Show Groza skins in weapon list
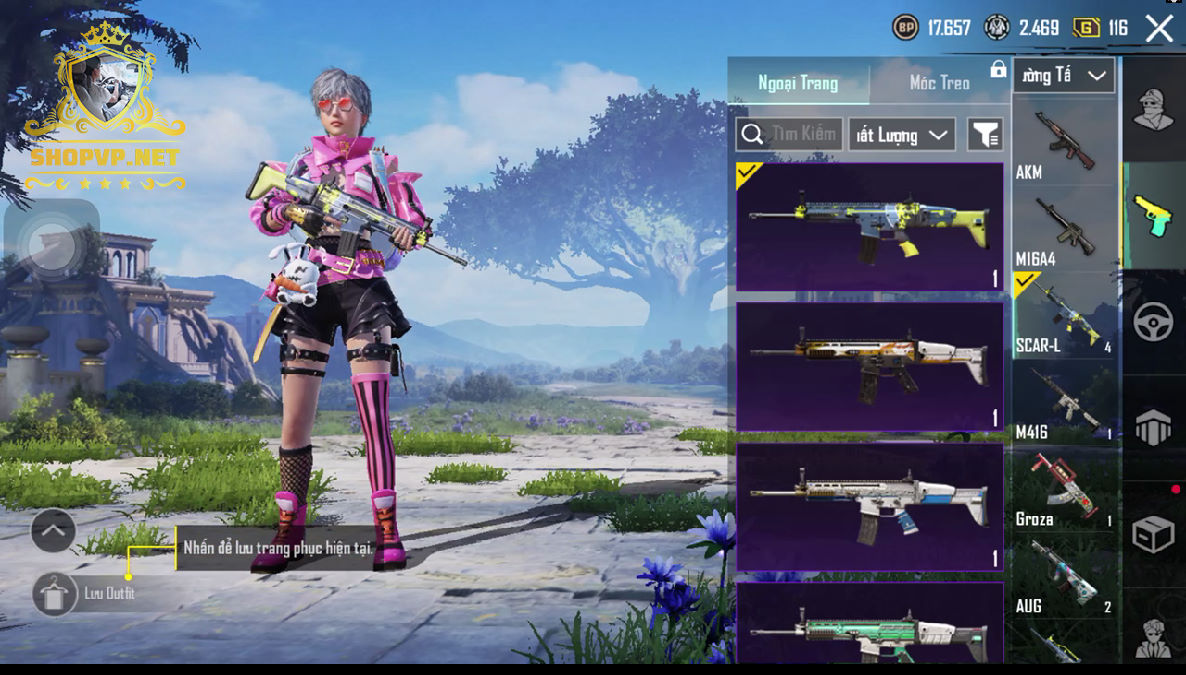The image size is (1186, 675). click(1064, 490)
